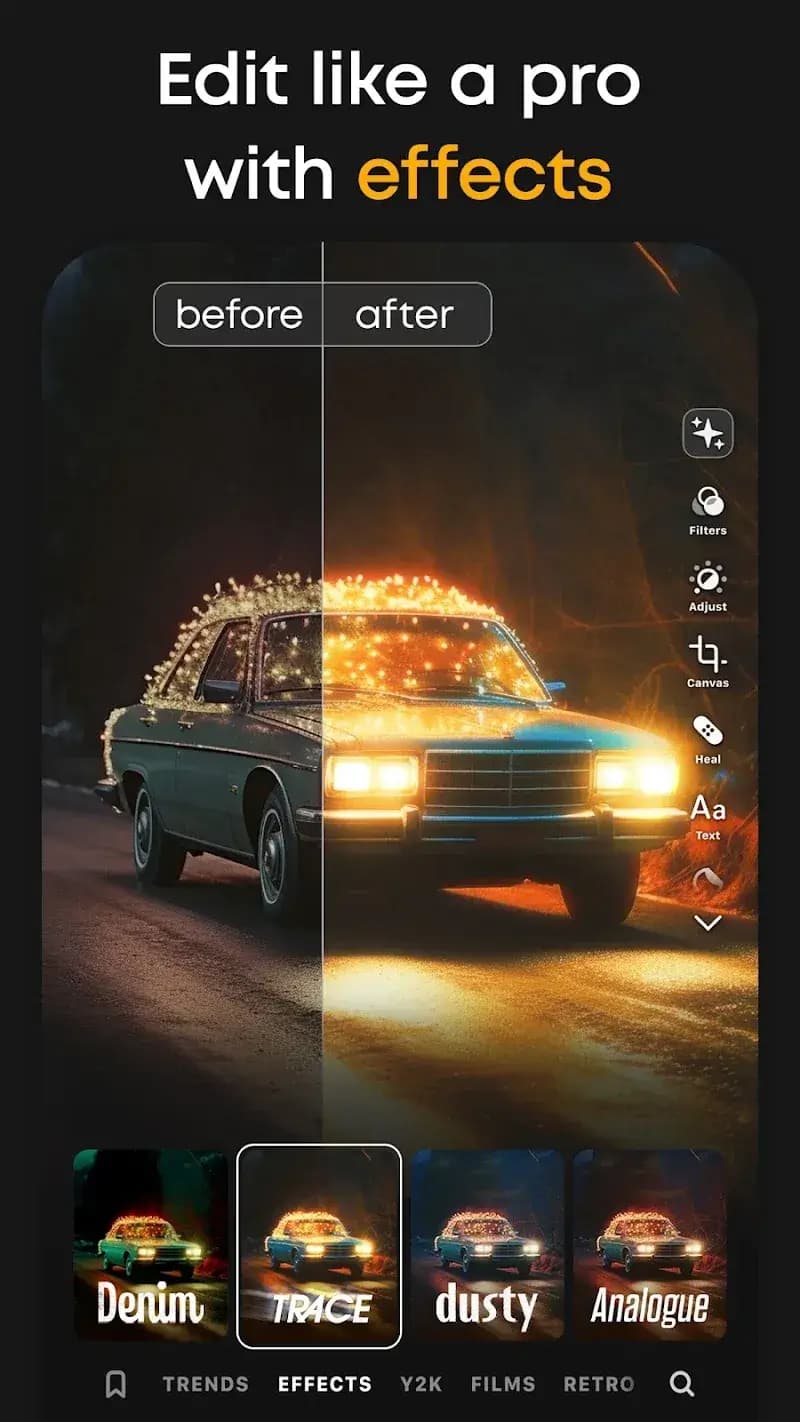This screenshot has height=1422, width=800.
Task: Open the saved bookmark icon
Action: (116, 1384)
